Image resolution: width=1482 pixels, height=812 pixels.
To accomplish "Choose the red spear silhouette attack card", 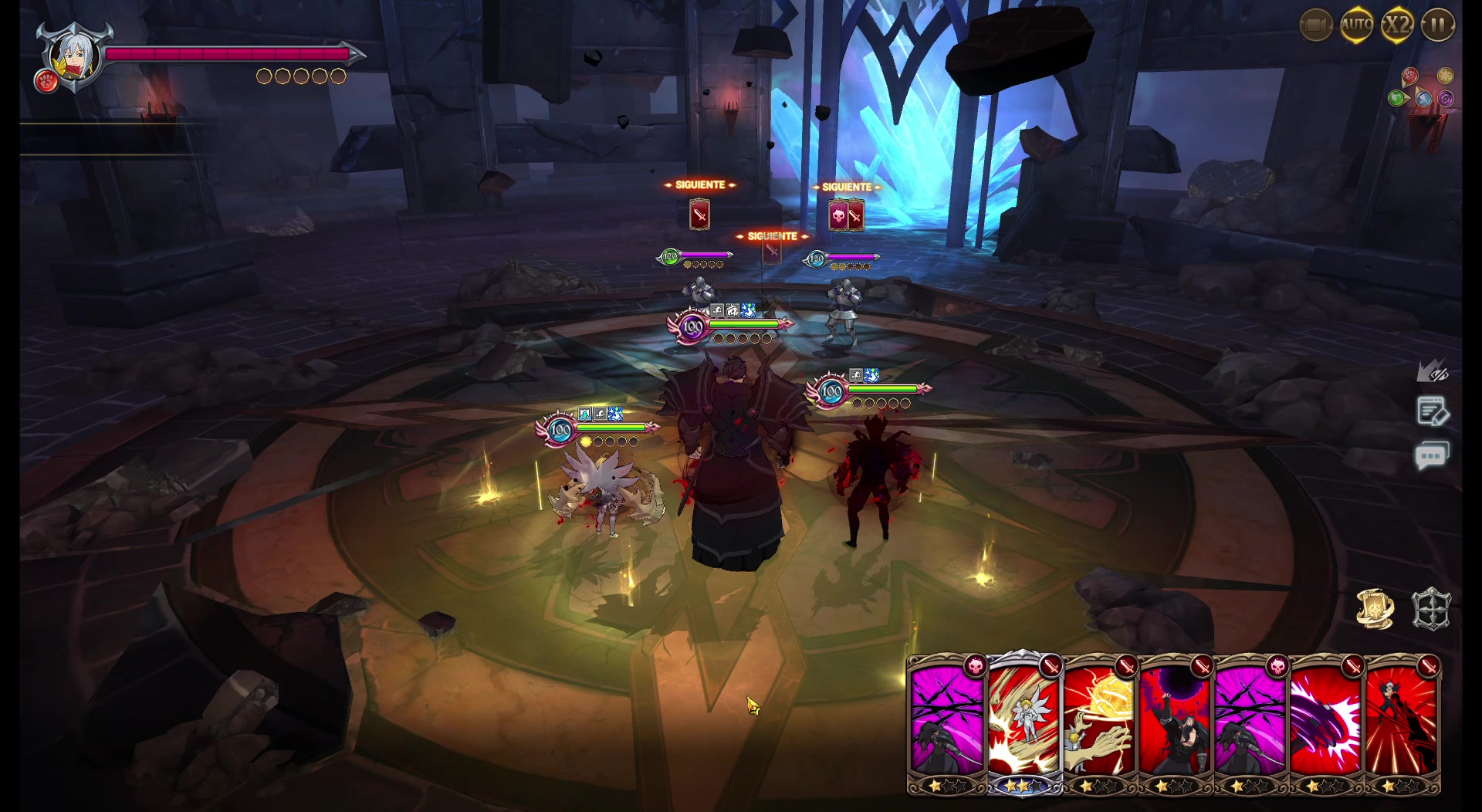I will point(1402,722).
